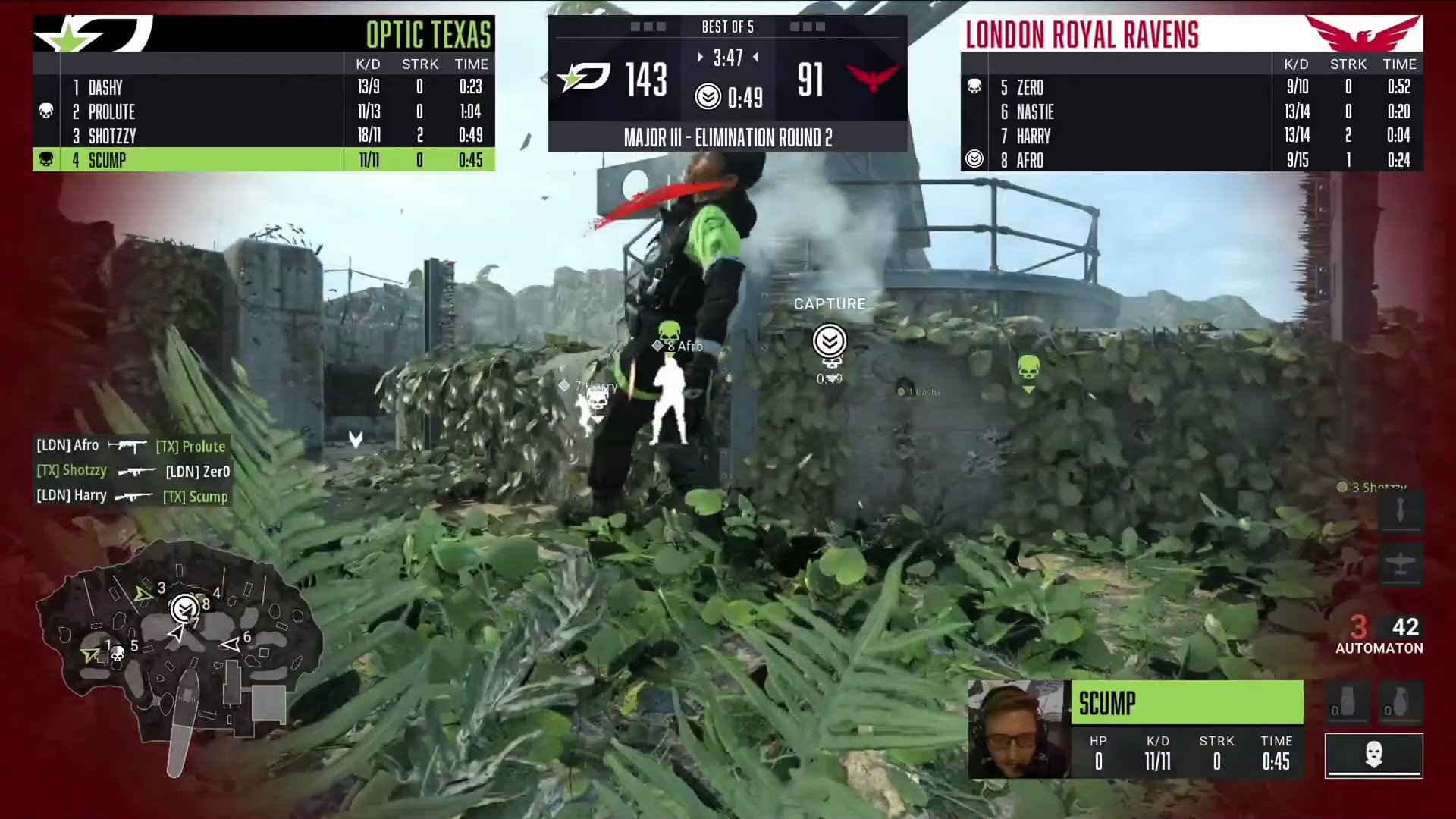1456x819 pixels.
Task: Select the fighter plane scorestreak icon
Action: pos(1401,565)
